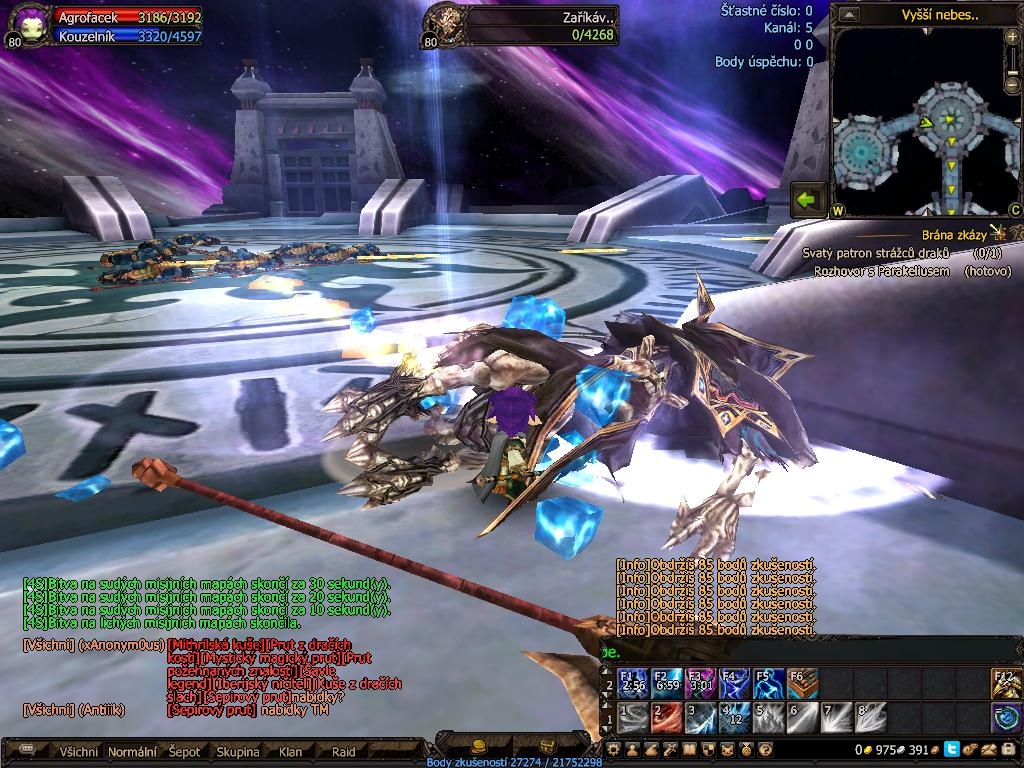The height and width of the screenshot is (768, 1024).
Task: Select the Normální chat tab
Action: click(132, 751)
